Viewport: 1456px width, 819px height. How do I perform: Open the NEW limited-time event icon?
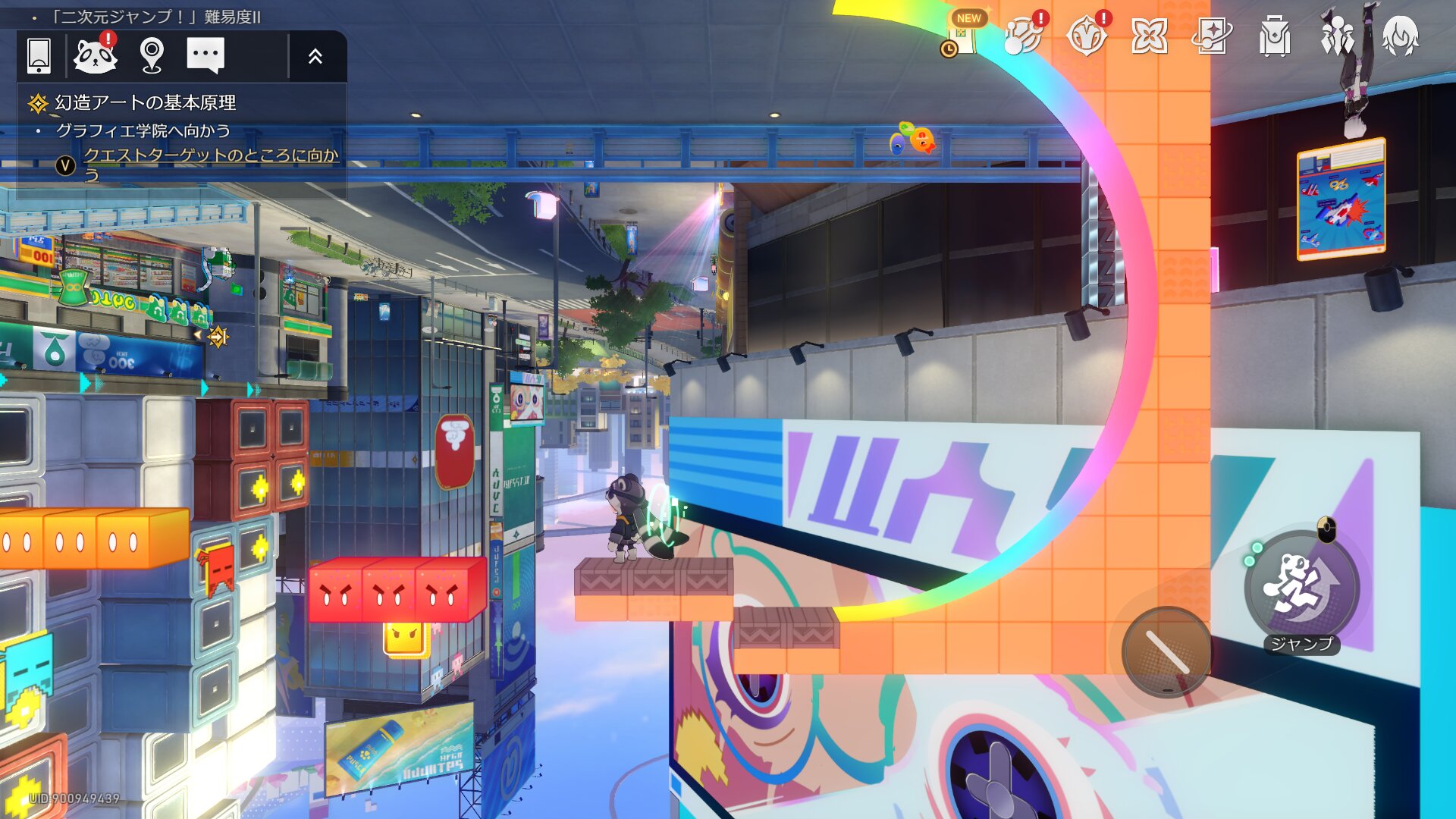962,35
